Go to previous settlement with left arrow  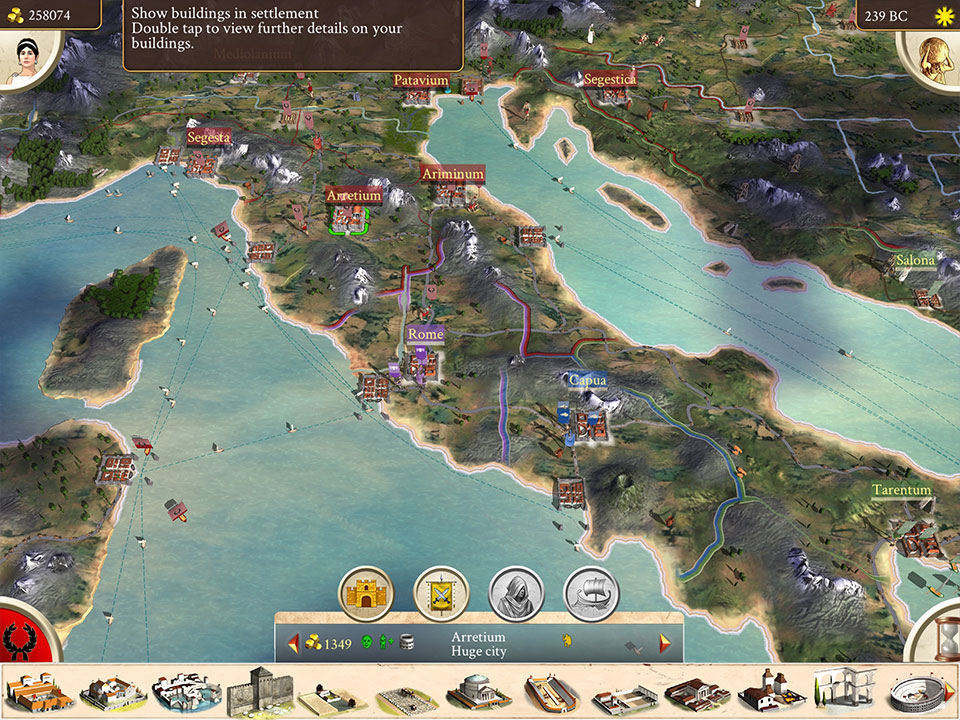(x=293, y=643)
